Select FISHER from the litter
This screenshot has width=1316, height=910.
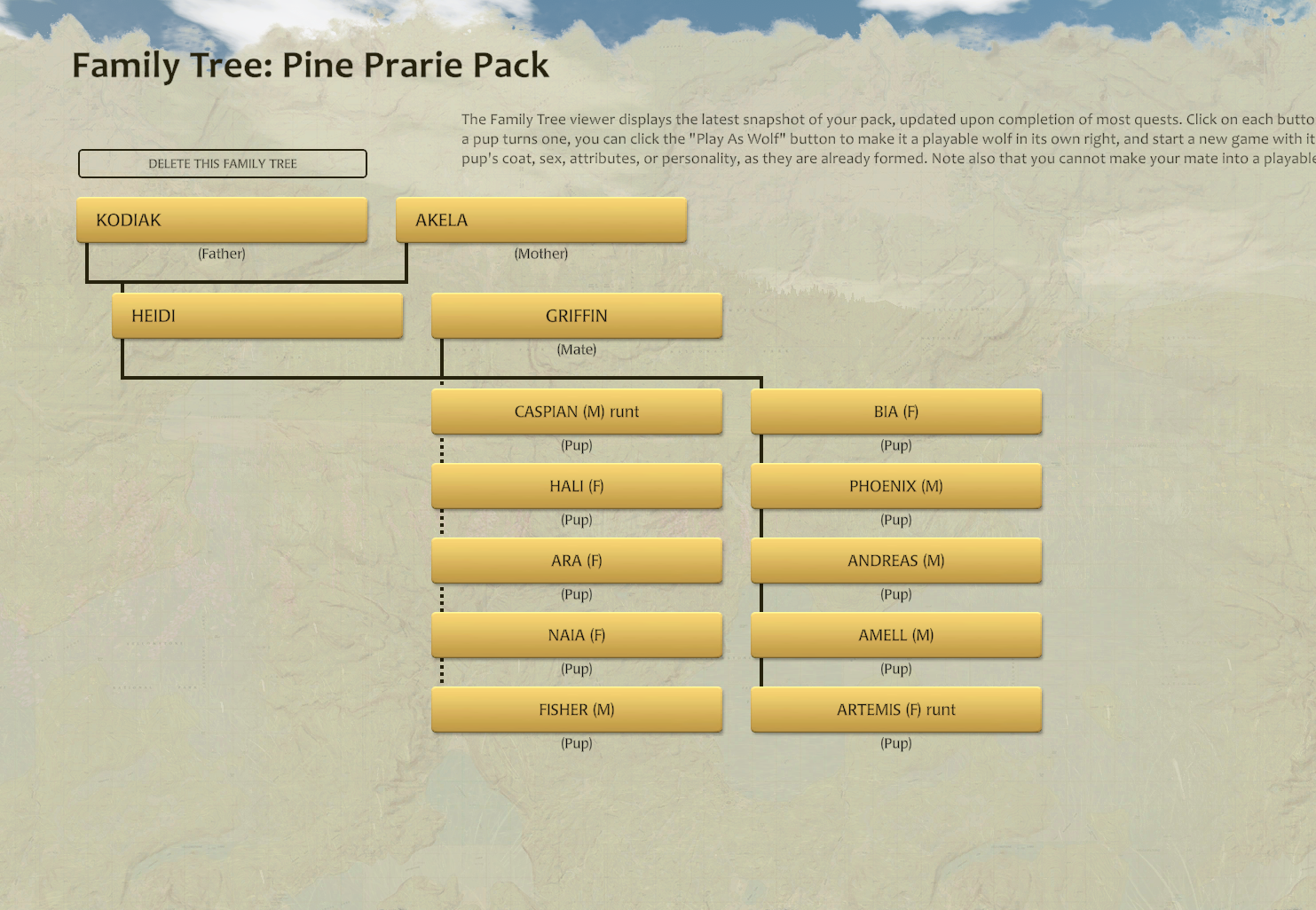point(577,709)
